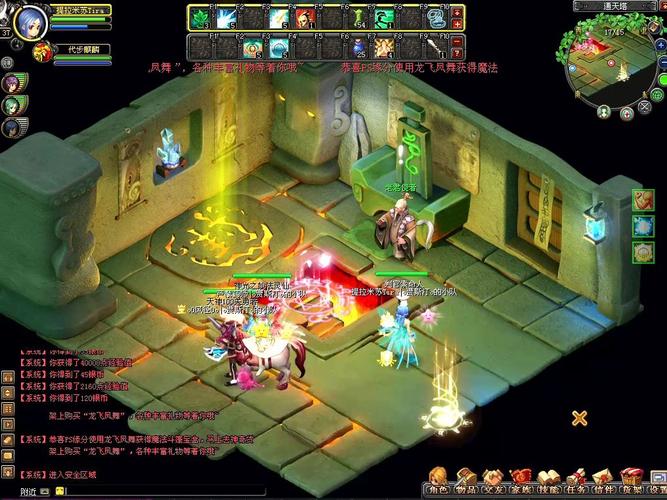Open the 技能 skills book
Viewport: 667px width, 500px height.
[547, 479]
